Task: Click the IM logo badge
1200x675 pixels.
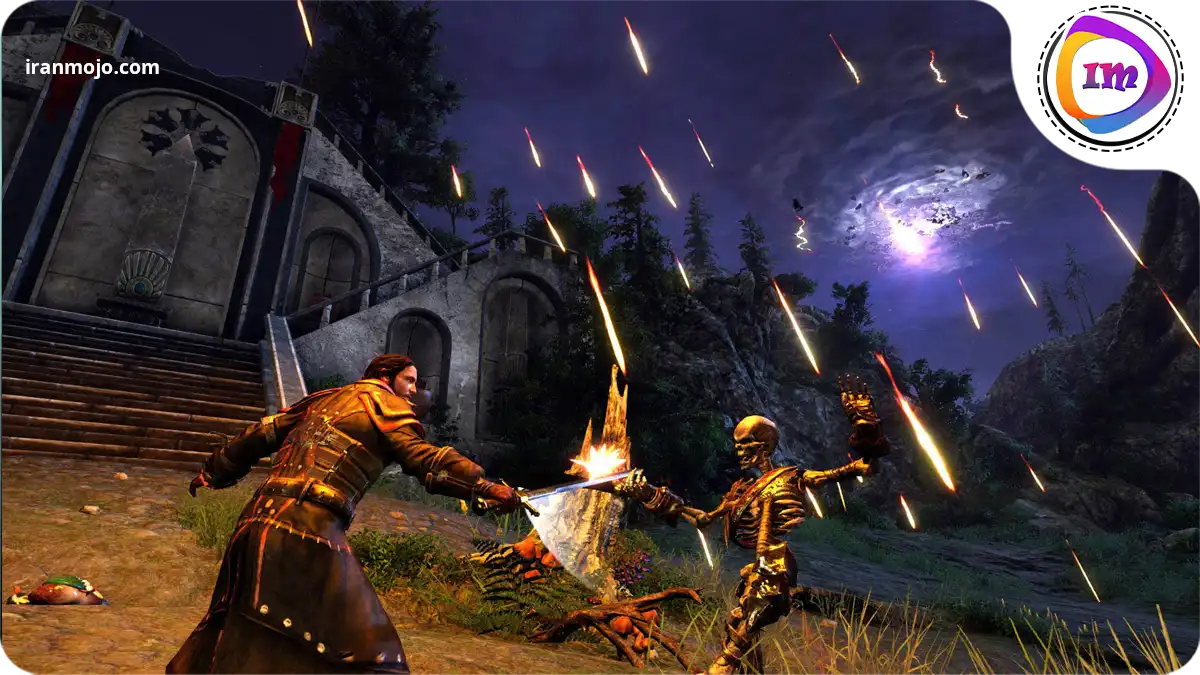Action: coord(1108,77)
